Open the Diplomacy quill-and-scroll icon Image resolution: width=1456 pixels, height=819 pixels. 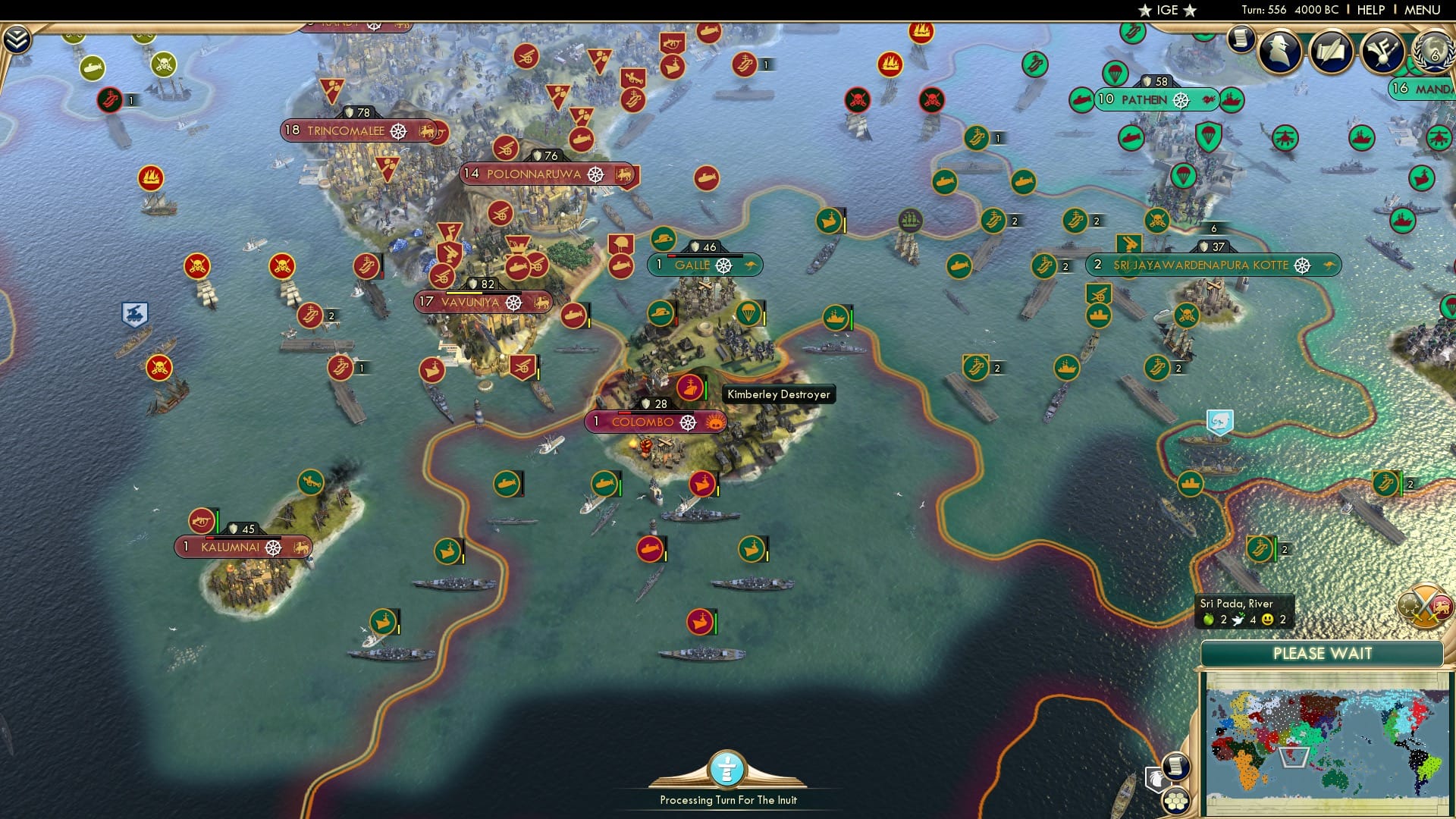click(x=1333, y=52)
